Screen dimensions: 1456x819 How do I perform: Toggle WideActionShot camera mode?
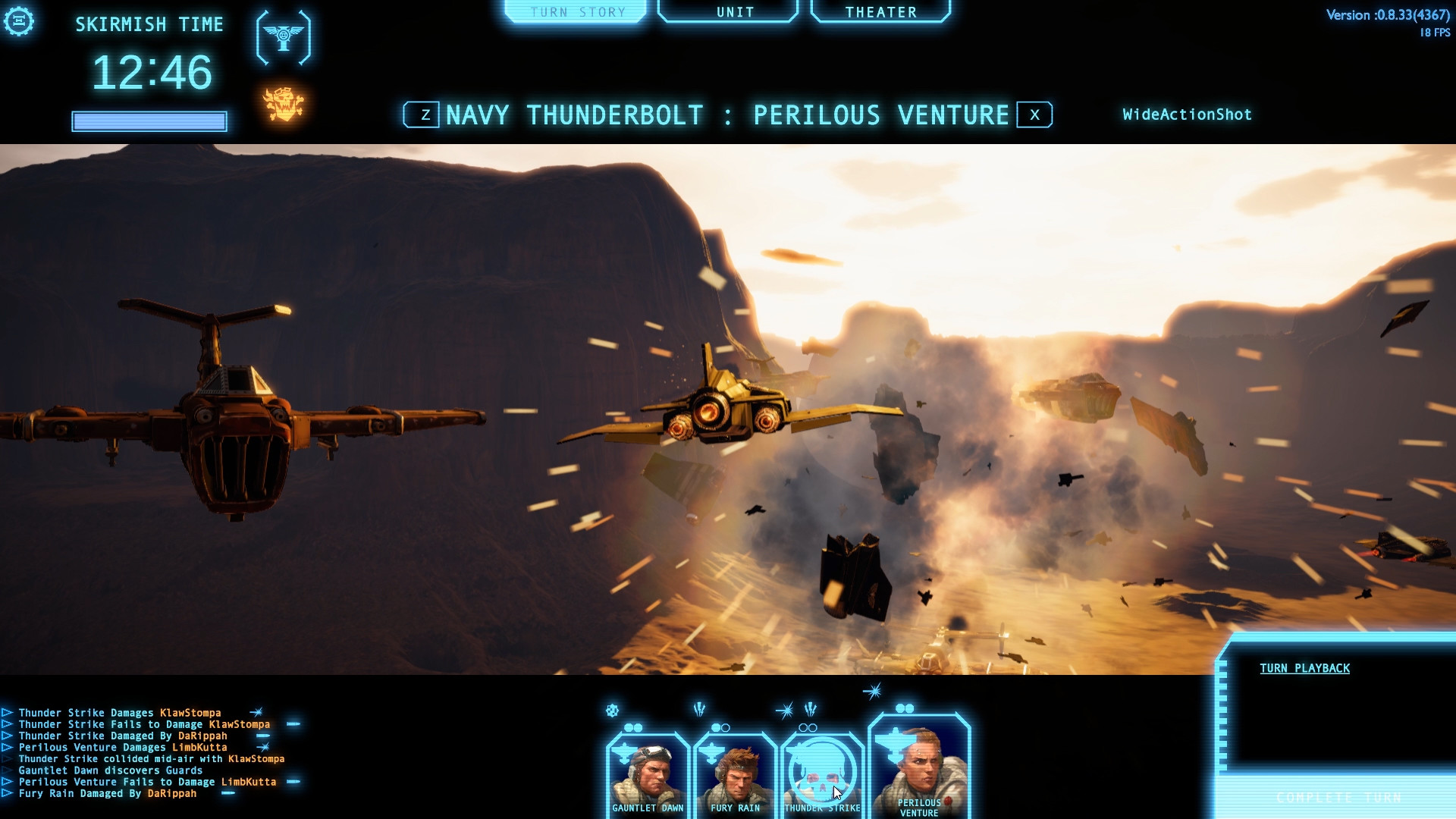click(x=1187, y=115)
